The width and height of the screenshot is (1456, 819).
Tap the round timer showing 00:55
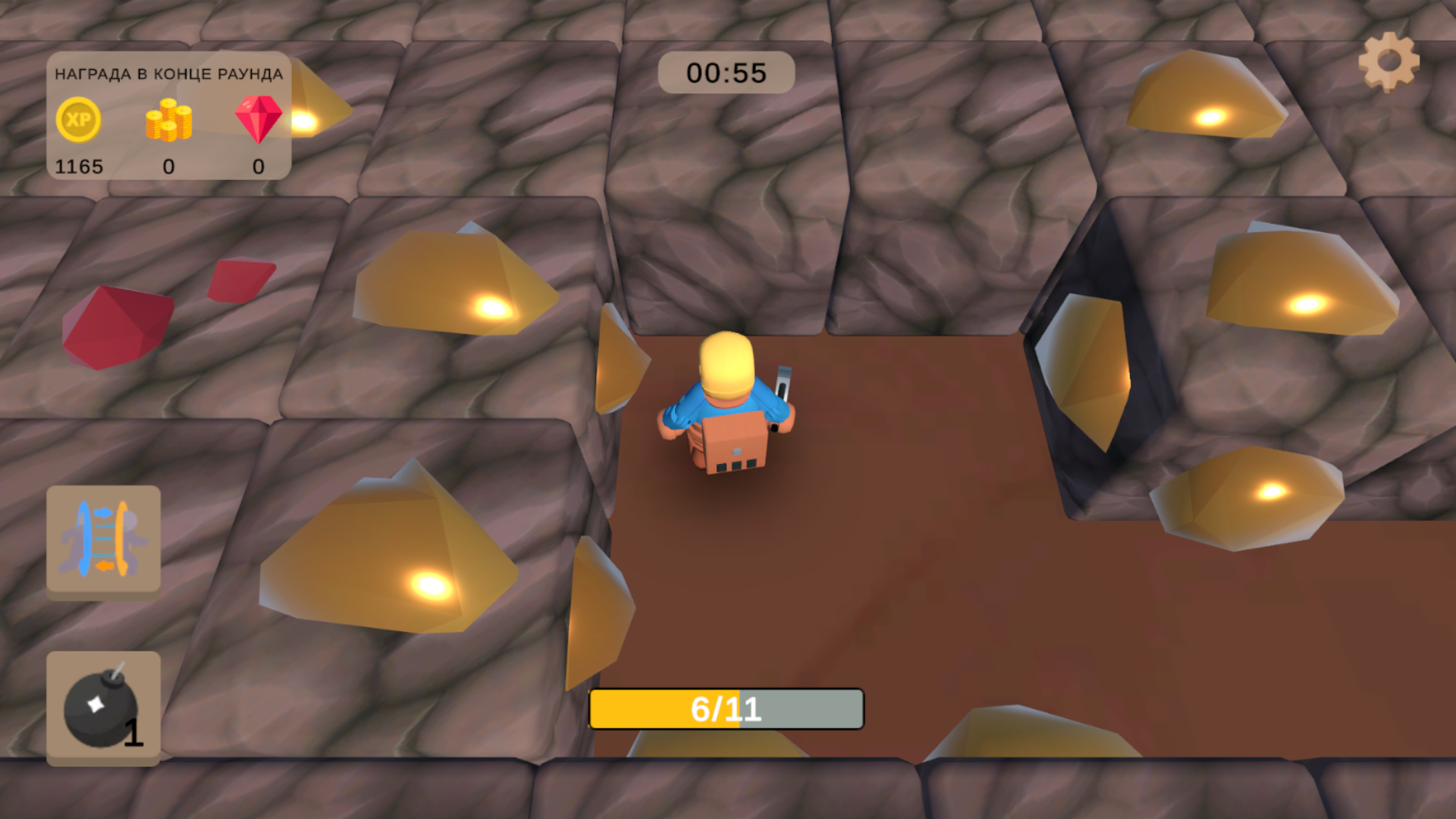[726, 72]
